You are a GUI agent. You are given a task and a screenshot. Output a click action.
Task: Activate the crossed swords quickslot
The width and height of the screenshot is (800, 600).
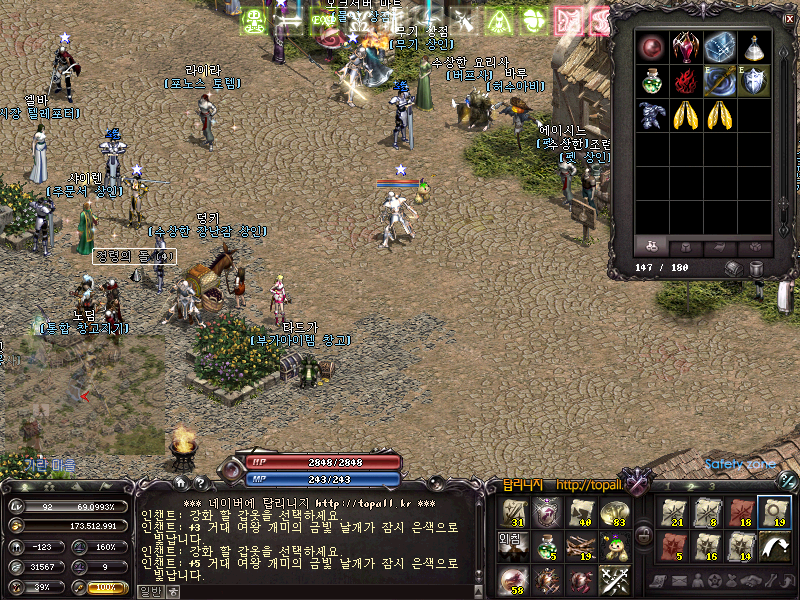click(613, 580)
